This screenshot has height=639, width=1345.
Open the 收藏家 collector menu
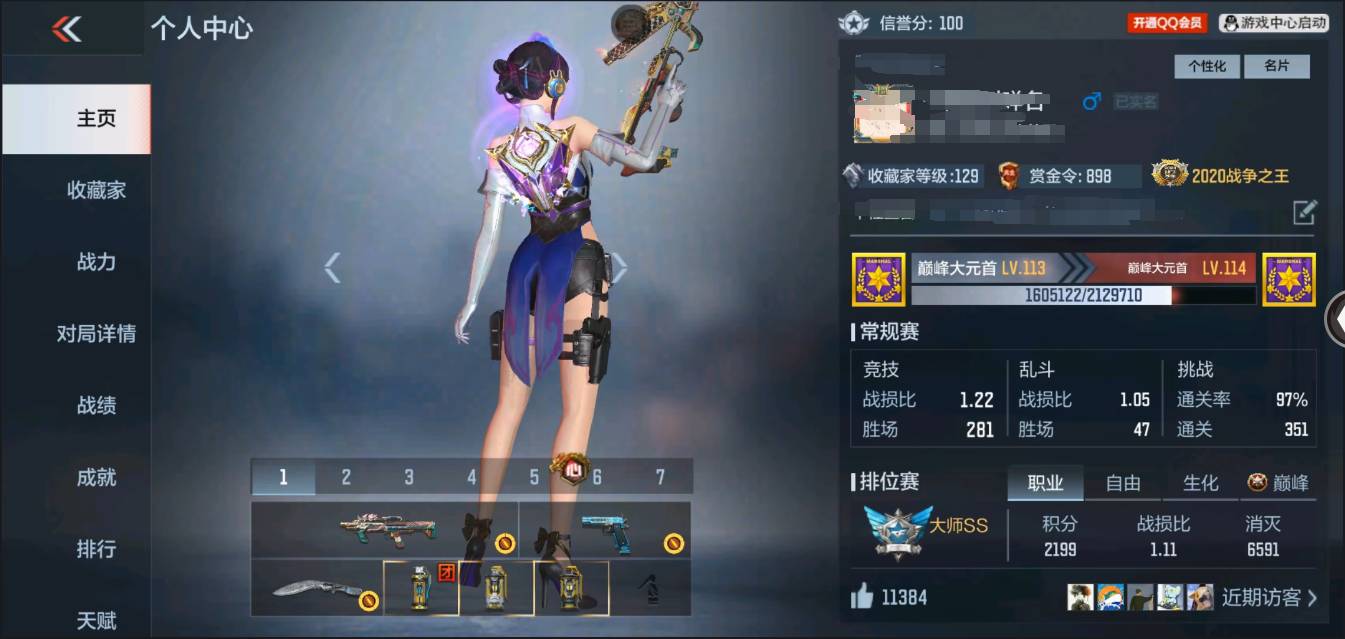[96, 190]
